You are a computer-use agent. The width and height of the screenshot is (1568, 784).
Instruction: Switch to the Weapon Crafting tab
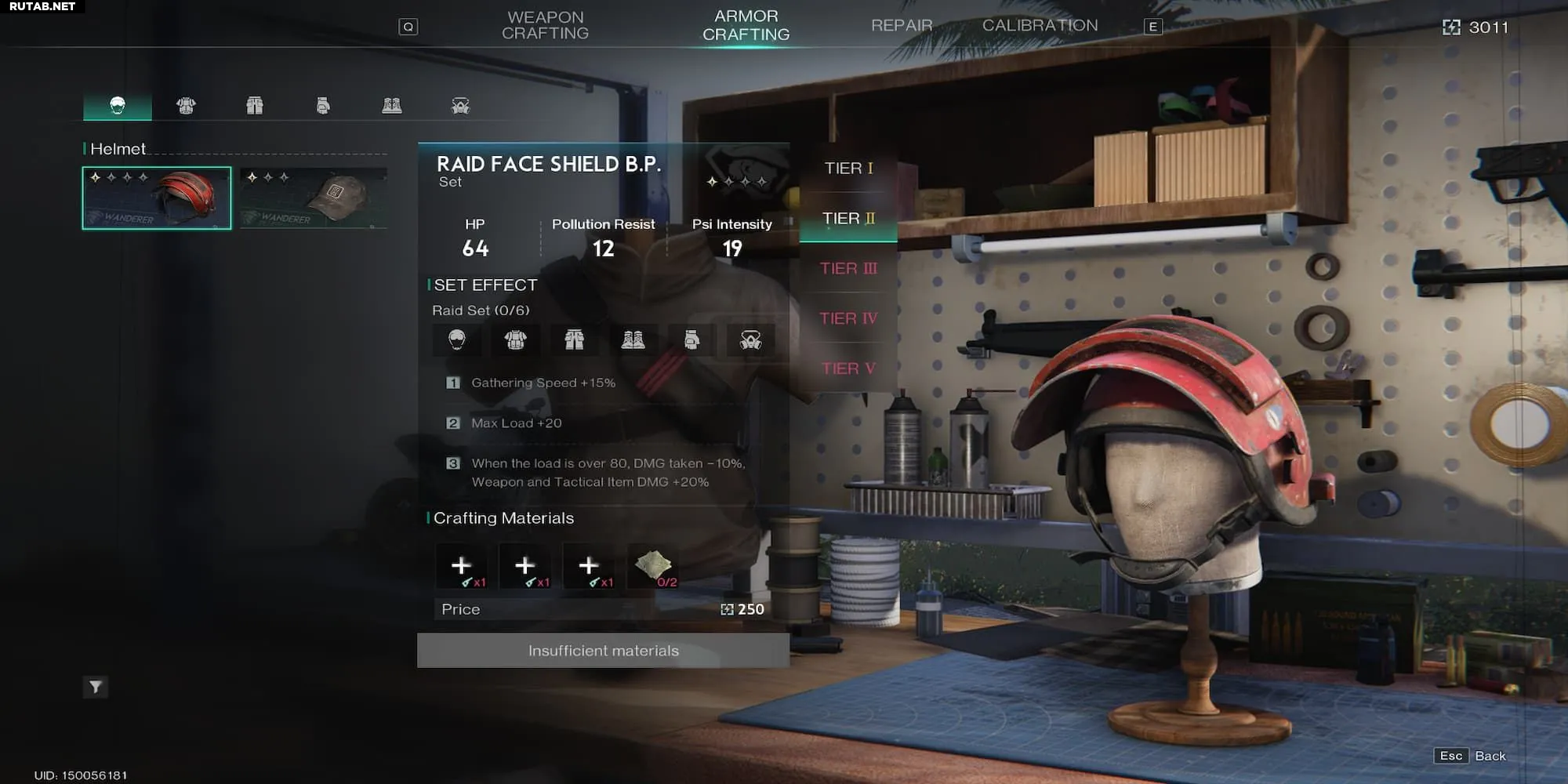pos(545,26)
